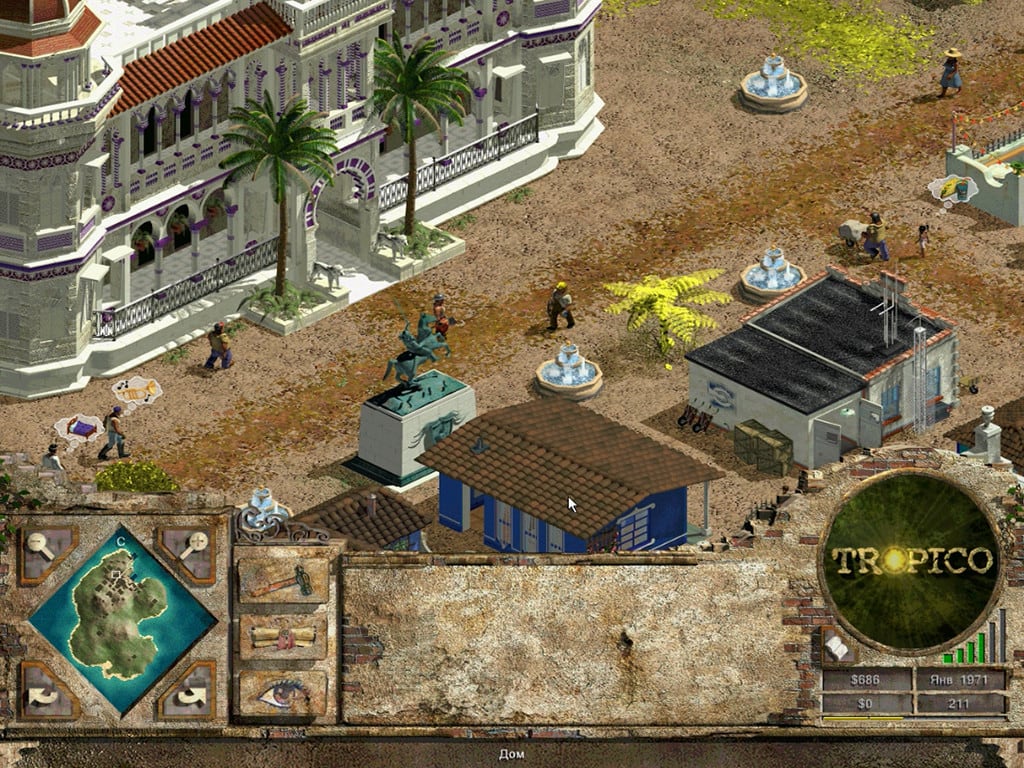
Task: Open the eye info view button
Action: (x=283, y=692)
